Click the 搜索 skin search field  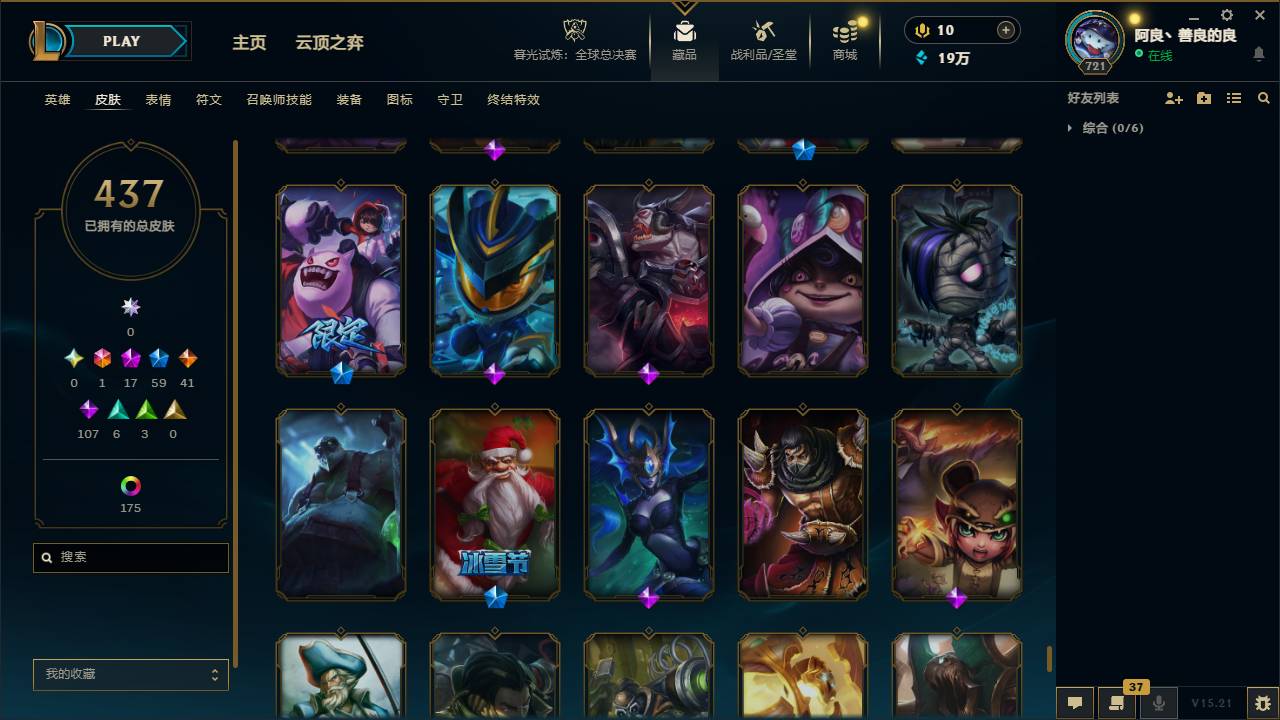130,557
